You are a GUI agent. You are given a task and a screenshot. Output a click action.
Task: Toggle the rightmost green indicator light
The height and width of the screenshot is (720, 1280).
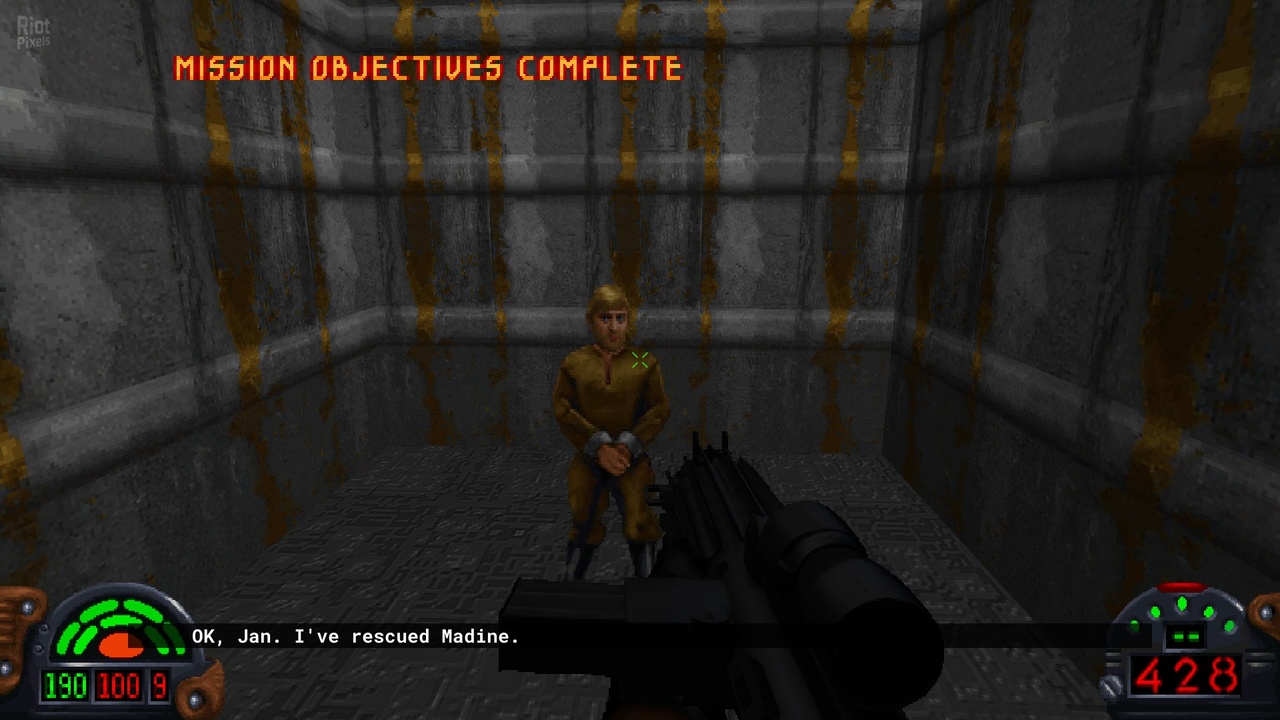click(1229, 627)
